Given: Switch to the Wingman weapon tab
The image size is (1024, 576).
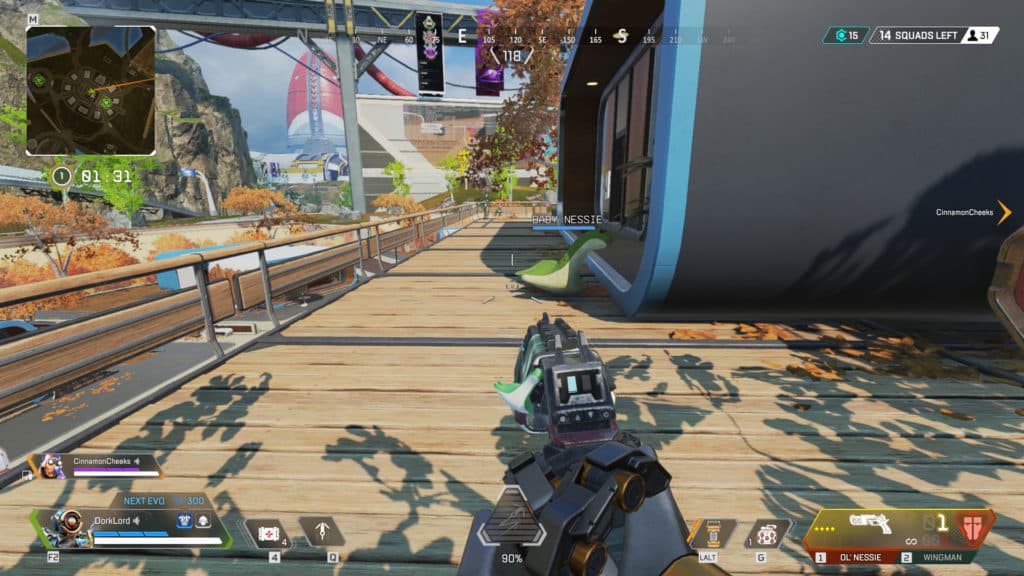Looking at the screenshot, I should click(x=939, y=556).
